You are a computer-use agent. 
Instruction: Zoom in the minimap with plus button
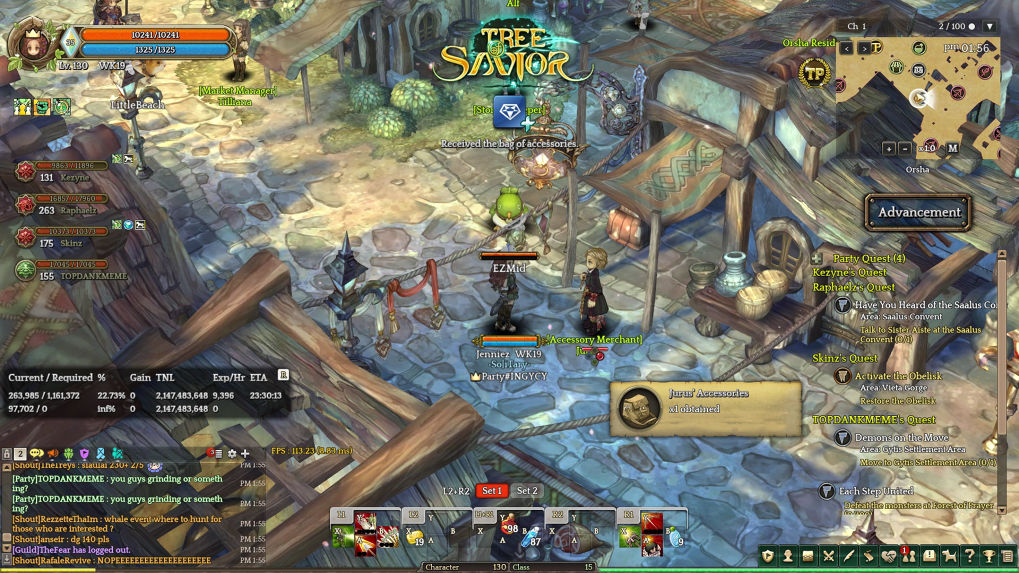tap(889, 148)
